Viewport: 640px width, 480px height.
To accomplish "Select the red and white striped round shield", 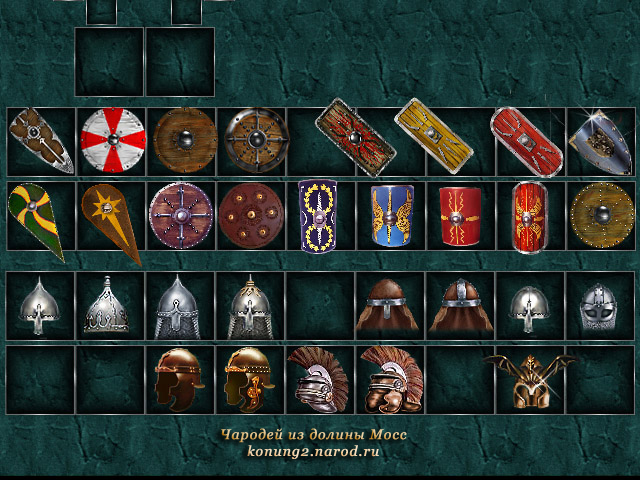I will tap(112, 139).
